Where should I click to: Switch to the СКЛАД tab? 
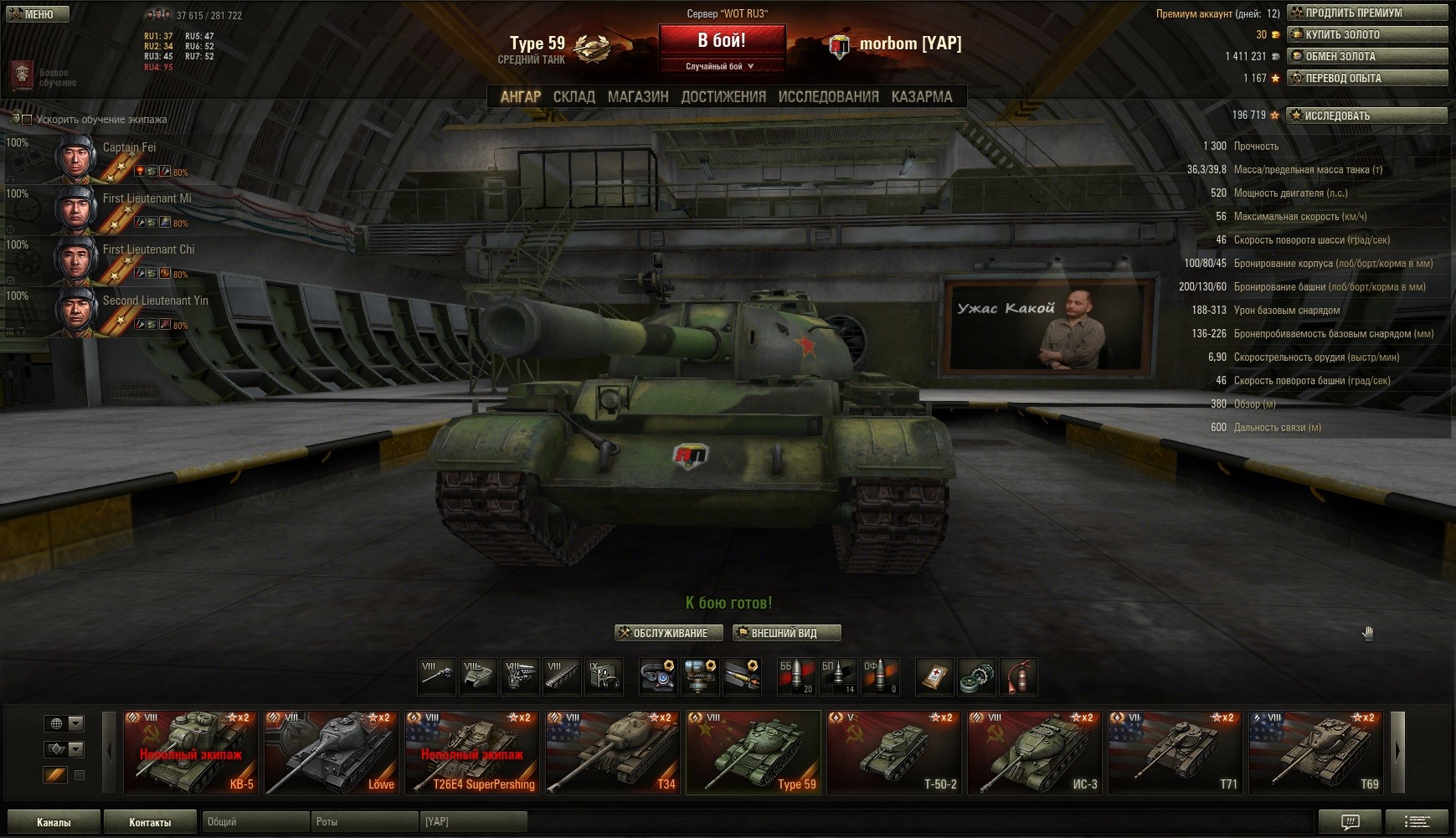pyautogui.click(x=574, y=97)
